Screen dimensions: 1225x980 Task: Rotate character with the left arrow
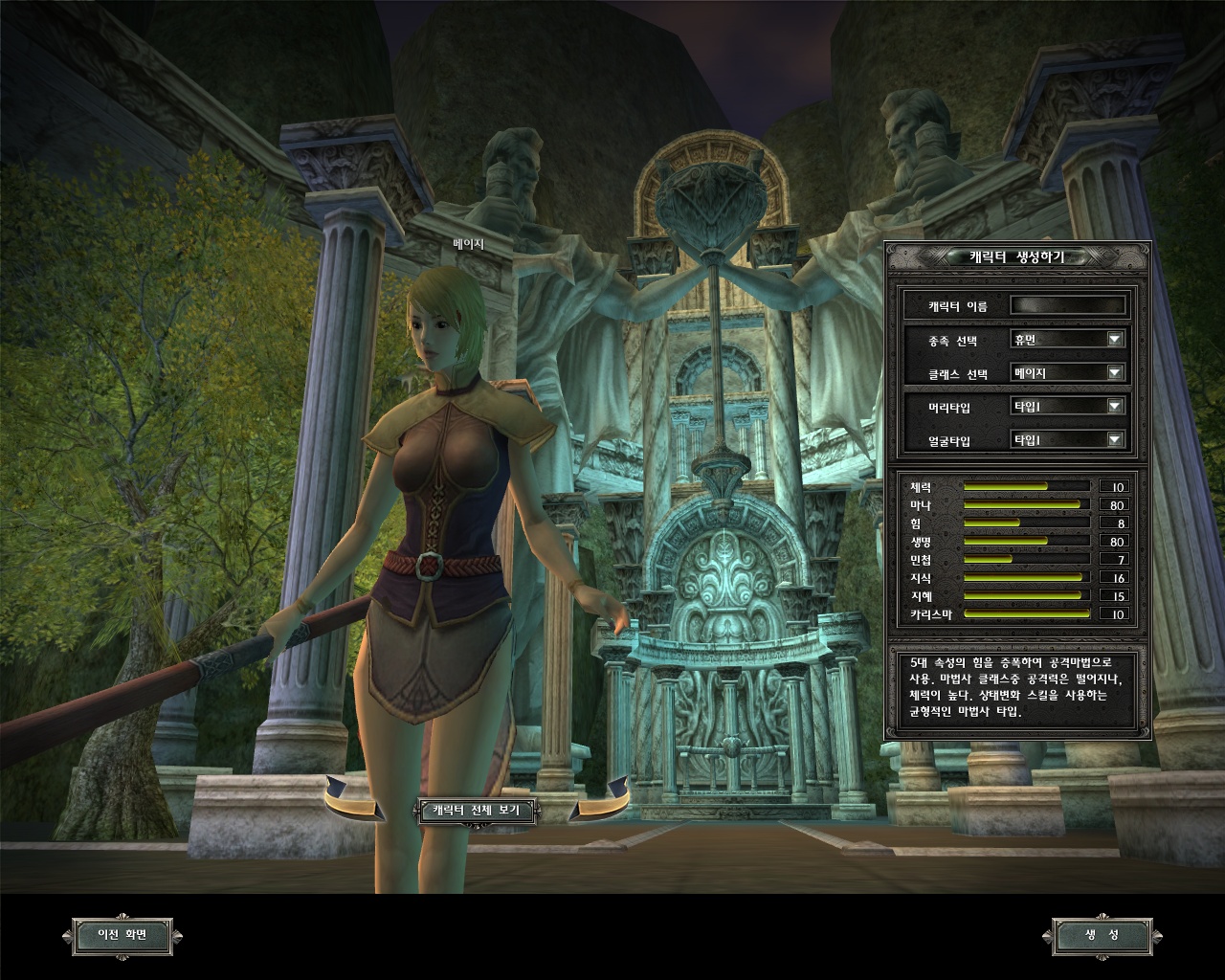(352, 800)
